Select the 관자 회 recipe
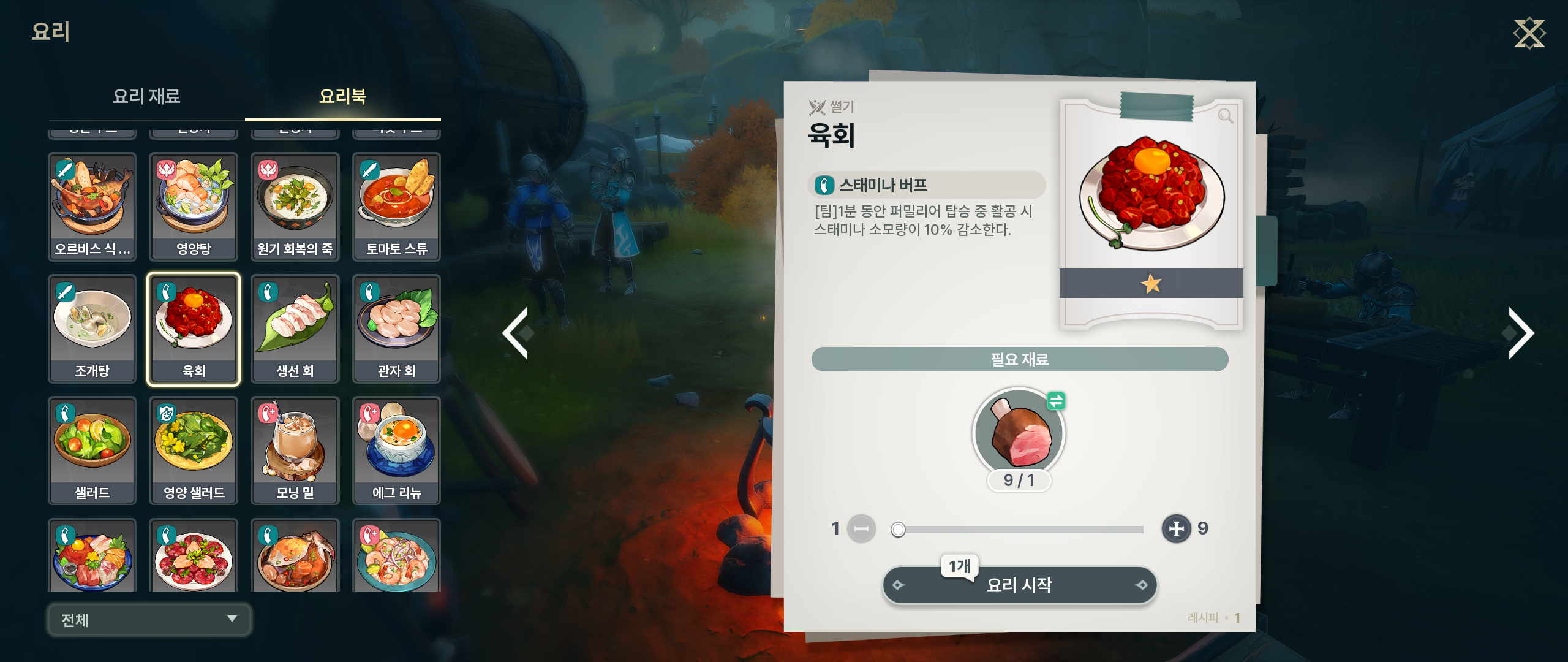Viewport: 1568px width, 662px height. coord(396,329)
